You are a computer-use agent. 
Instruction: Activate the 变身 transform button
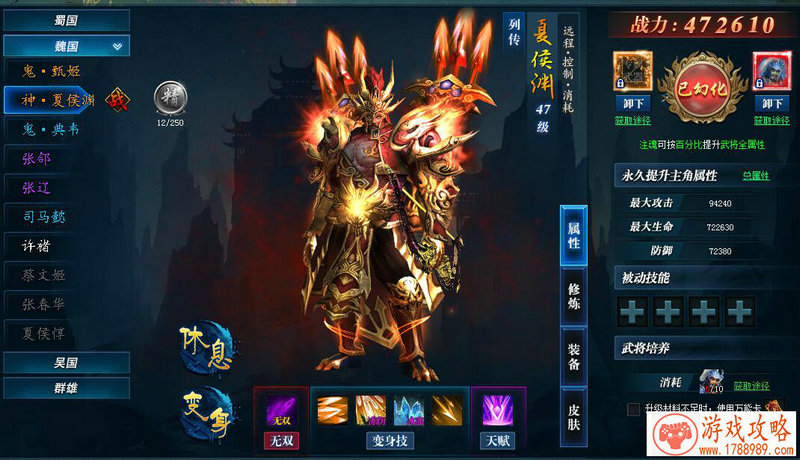(x=205, y=411)
